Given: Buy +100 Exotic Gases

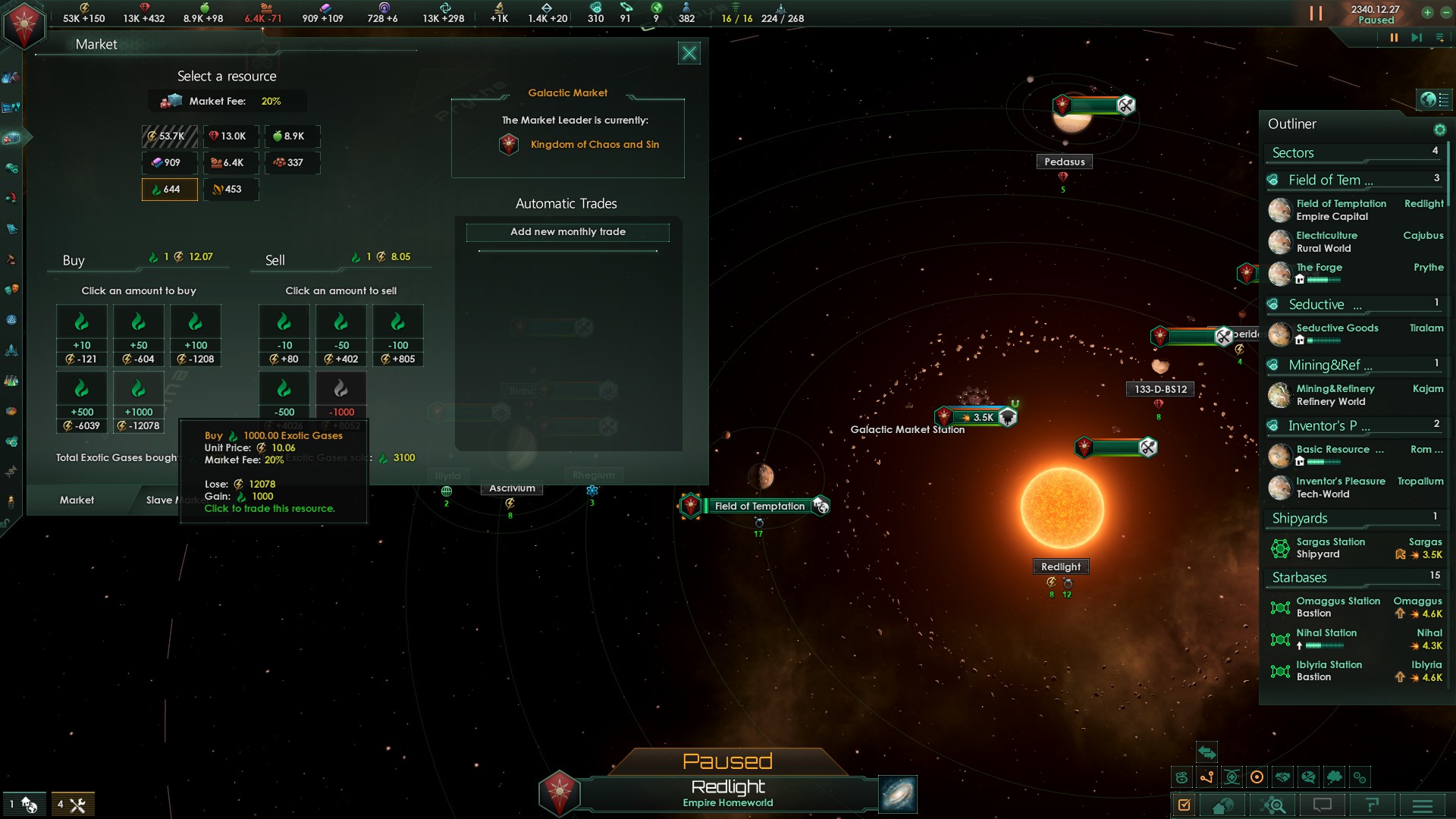Looking at the screenshot, I should (196, 335).
